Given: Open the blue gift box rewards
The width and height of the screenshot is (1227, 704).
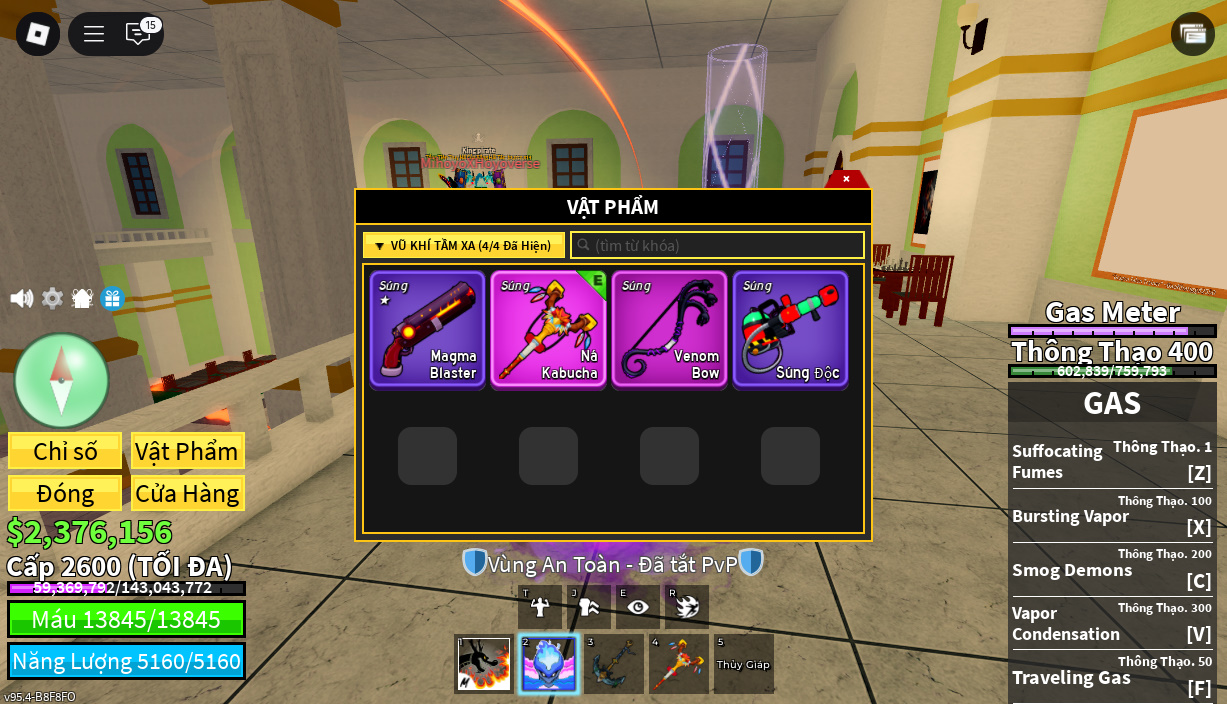Looking at the screenshot, I should 112,298.
